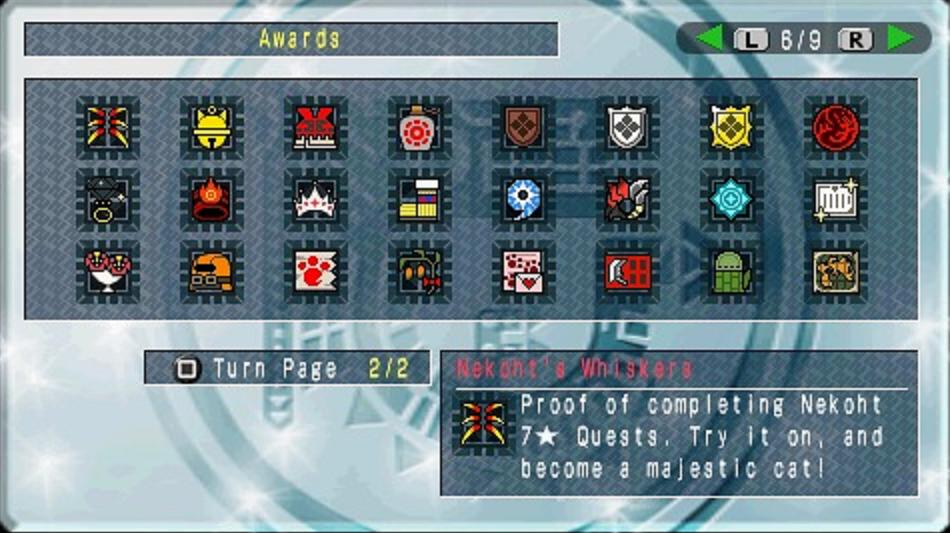
Task: Choose the red armor vest award
Action: [x=316, y=128]
